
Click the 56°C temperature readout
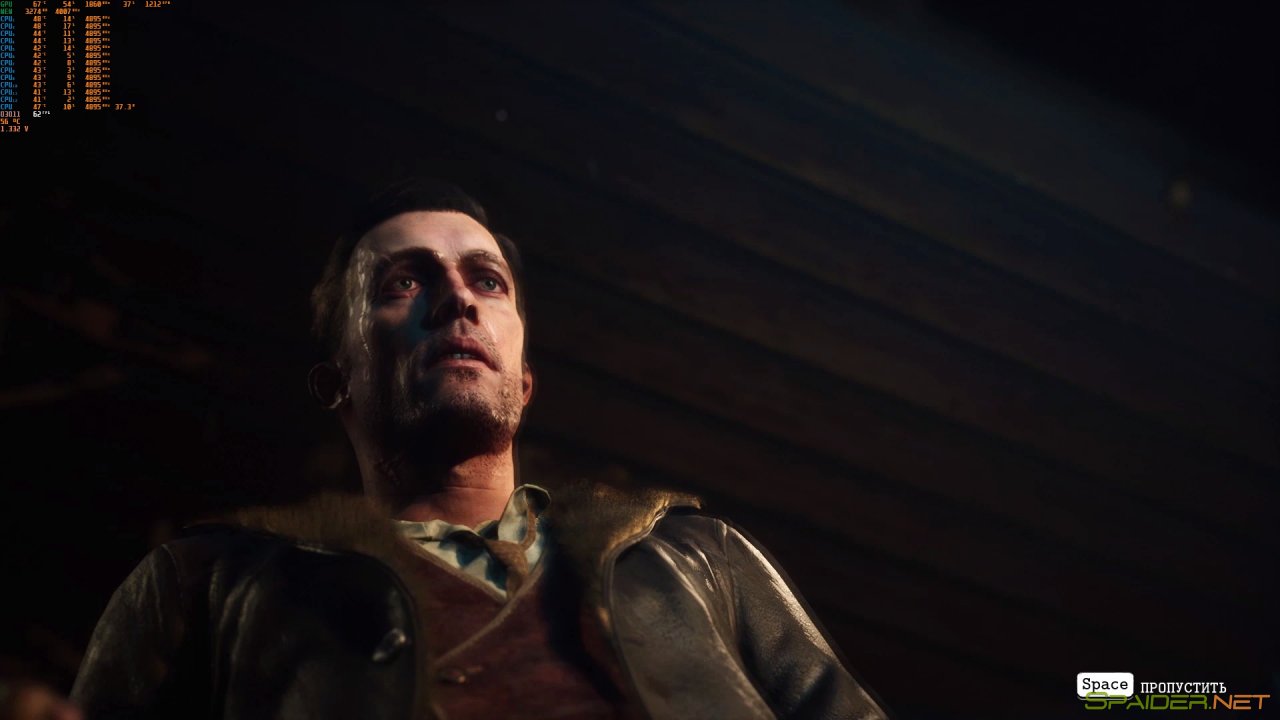click(12, 120)
